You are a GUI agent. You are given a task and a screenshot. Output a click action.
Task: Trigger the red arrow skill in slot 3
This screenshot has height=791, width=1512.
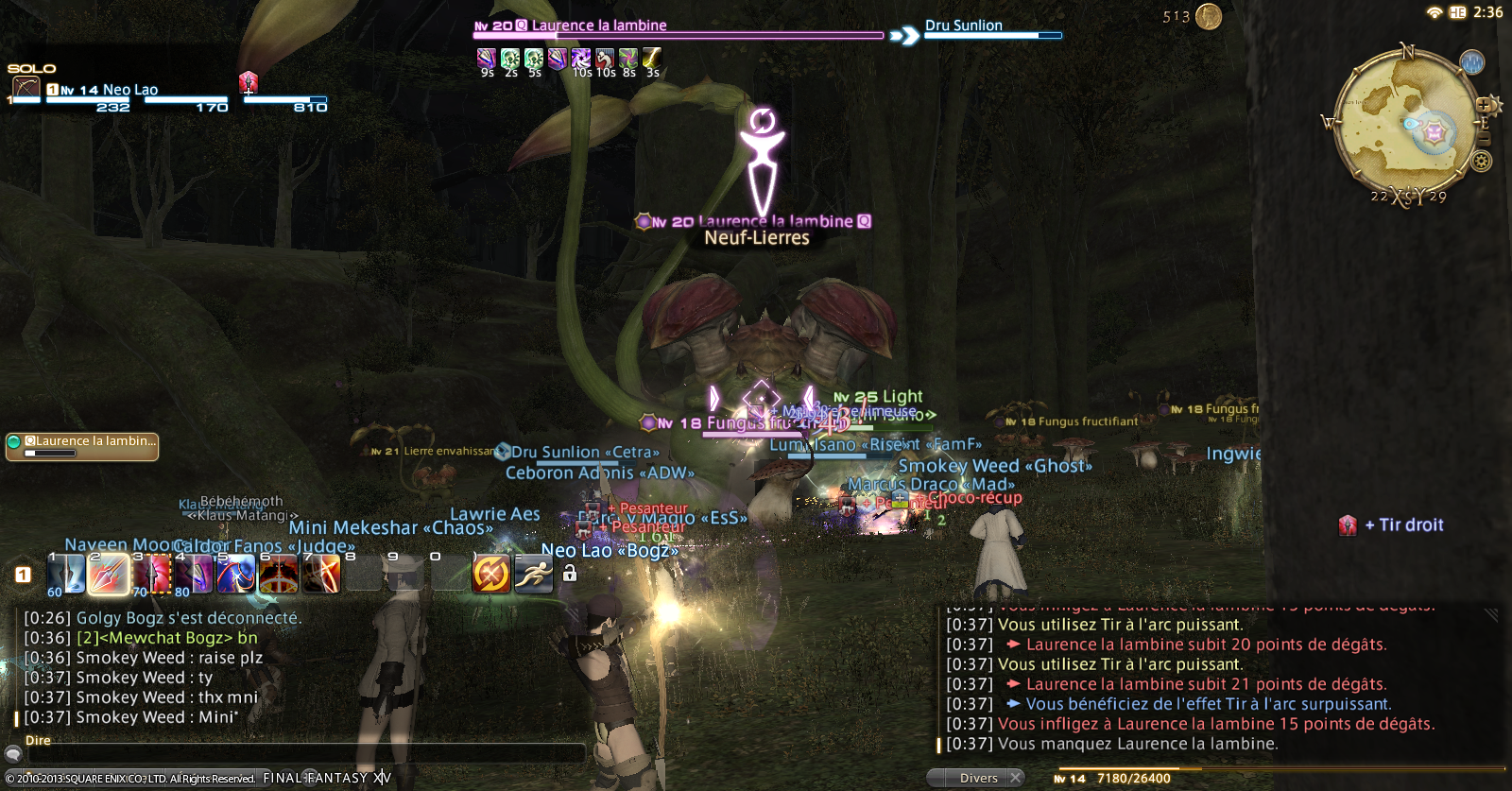pyautogui.click(x=151, y=574)
